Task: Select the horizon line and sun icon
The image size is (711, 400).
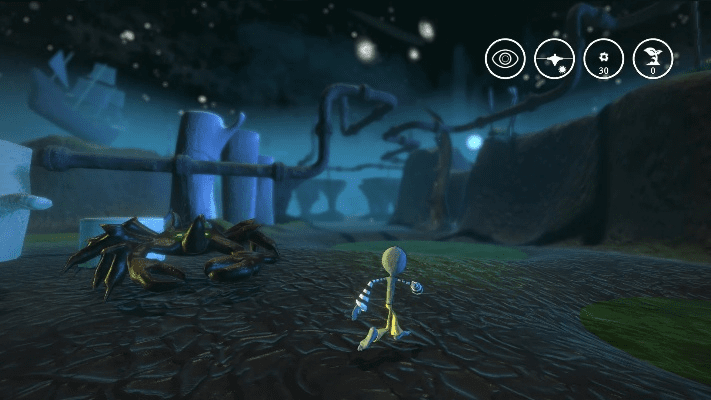Action: coord(554,59)
